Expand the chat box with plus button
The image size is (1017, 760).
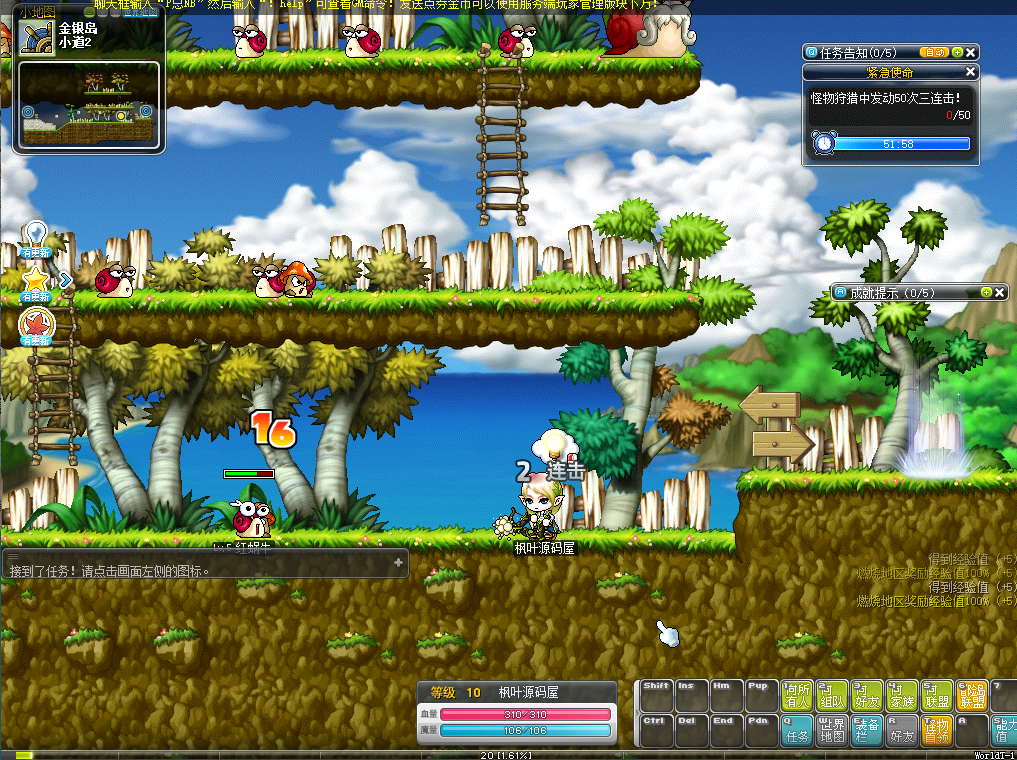(x=398, y=563)
